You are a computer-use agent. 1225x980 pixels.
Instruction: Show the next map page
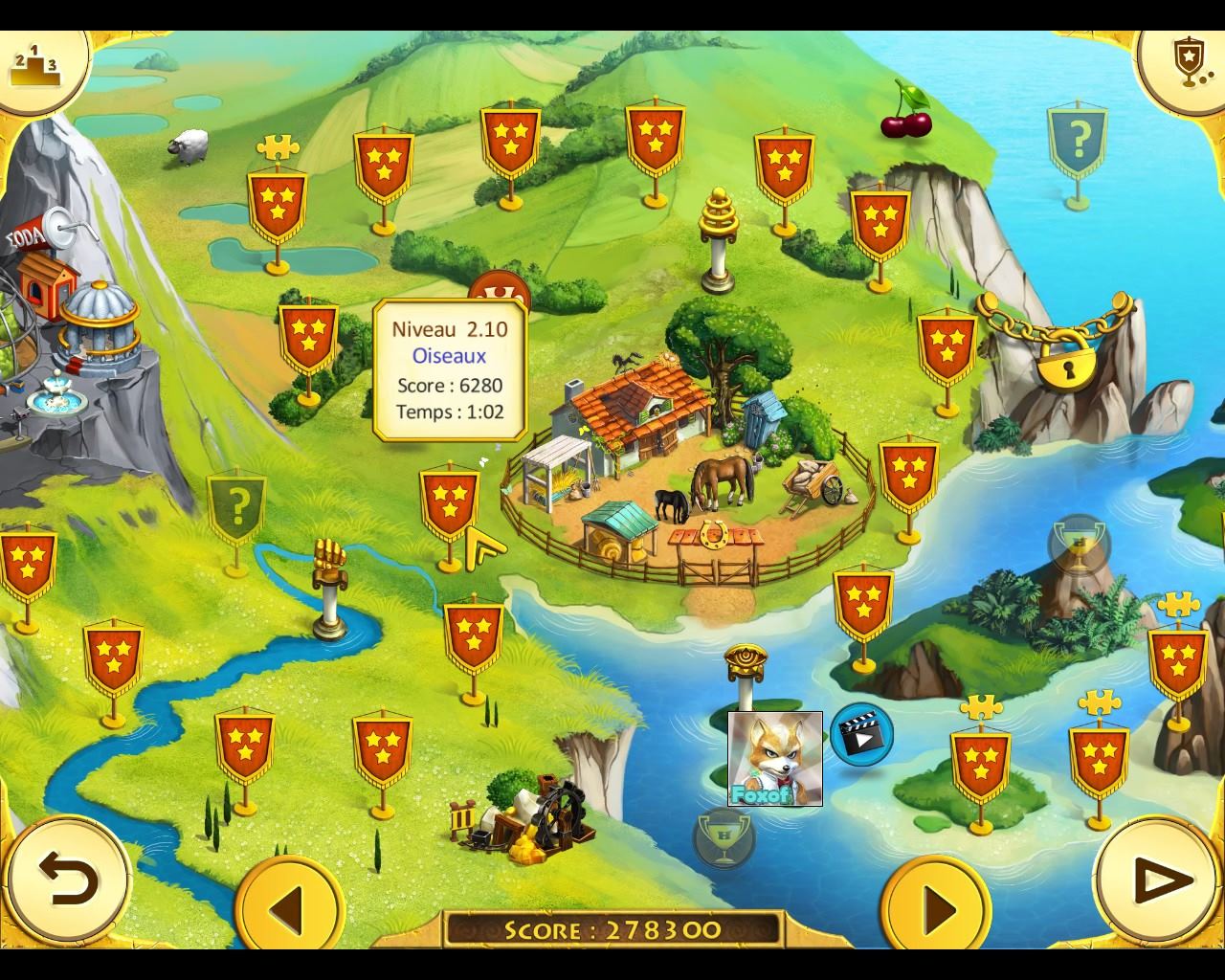pos(935,907)
